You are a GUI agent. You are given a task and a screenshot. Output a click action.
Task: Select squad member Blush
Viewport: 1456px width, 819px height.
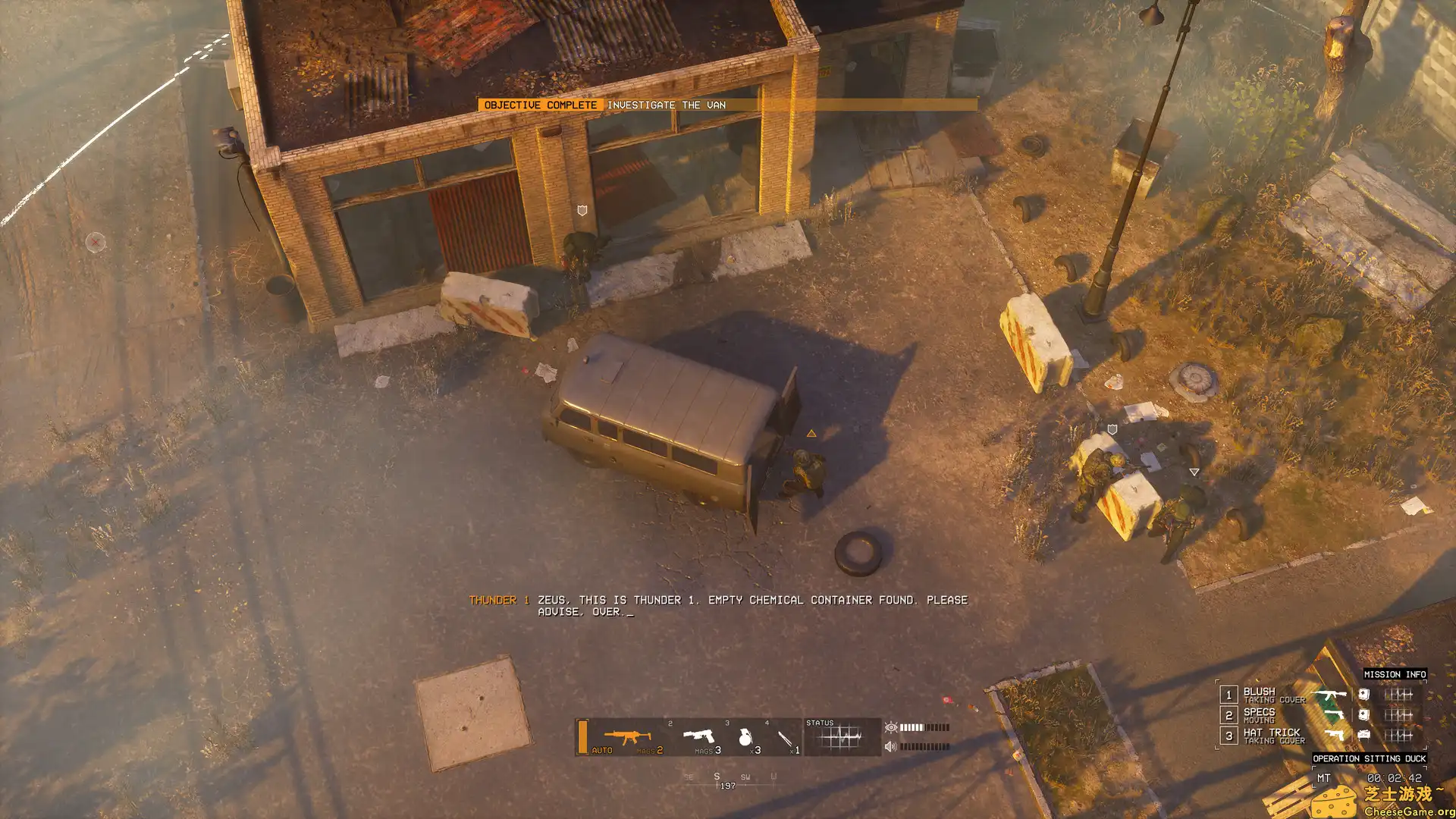click(x=1260, y=692)
